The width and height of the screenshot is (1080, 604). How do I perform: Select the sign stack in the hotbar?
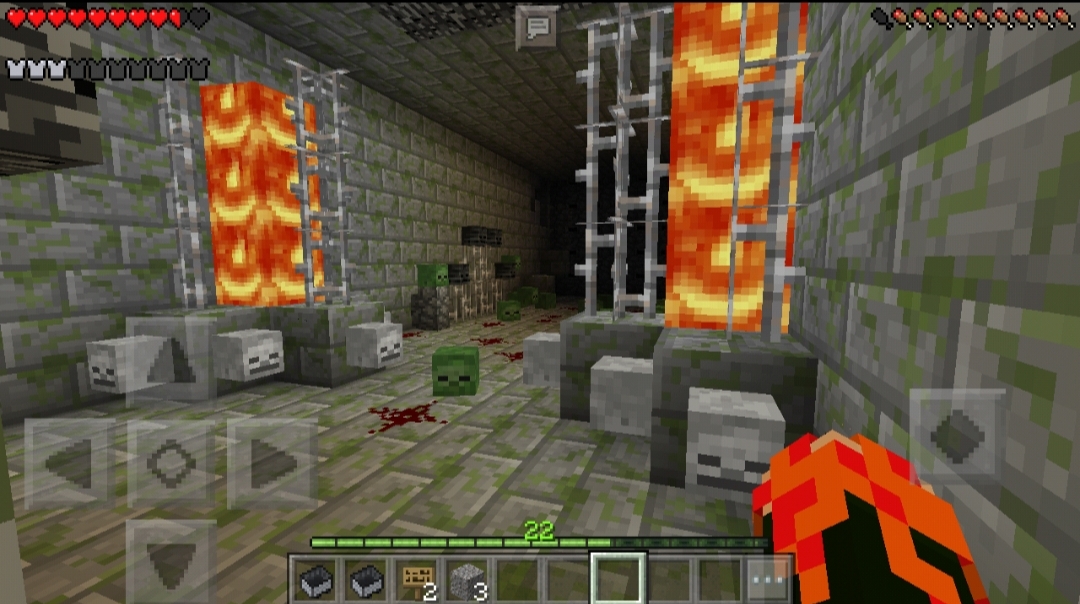pyautogui.click(x=417, y=579)
